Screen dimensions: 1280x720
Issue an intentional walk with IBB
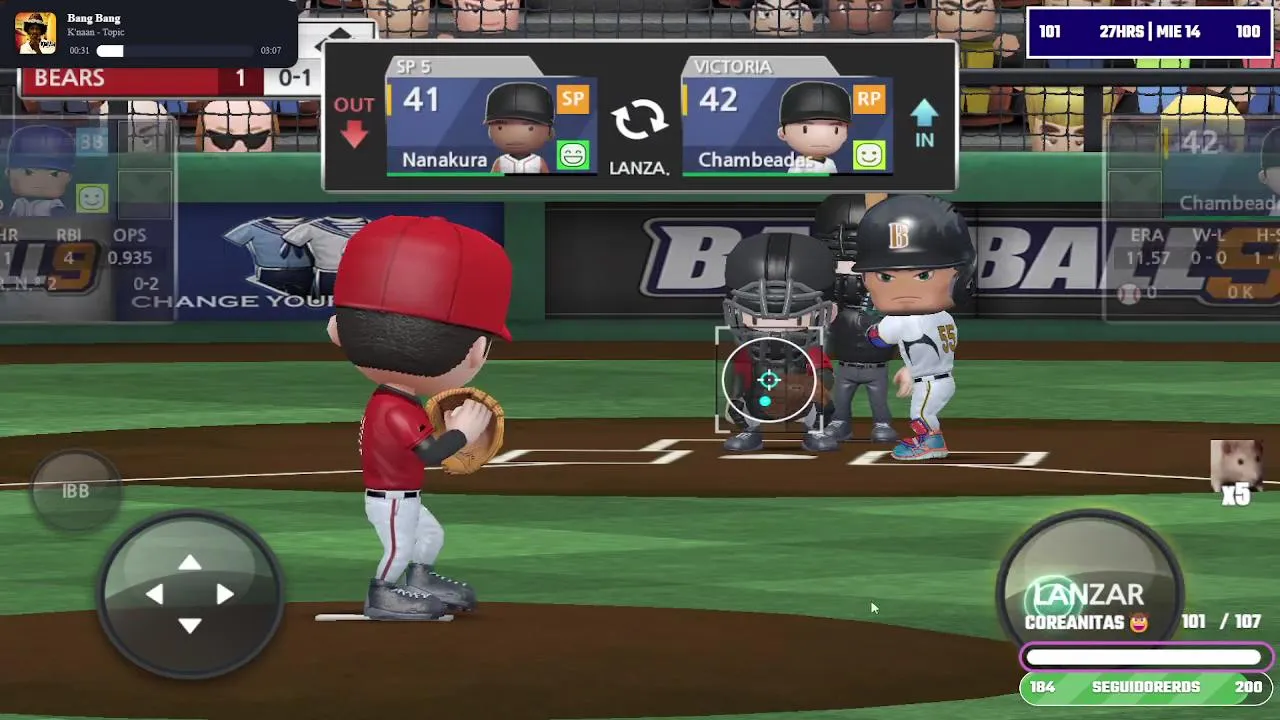click(76, 491)
